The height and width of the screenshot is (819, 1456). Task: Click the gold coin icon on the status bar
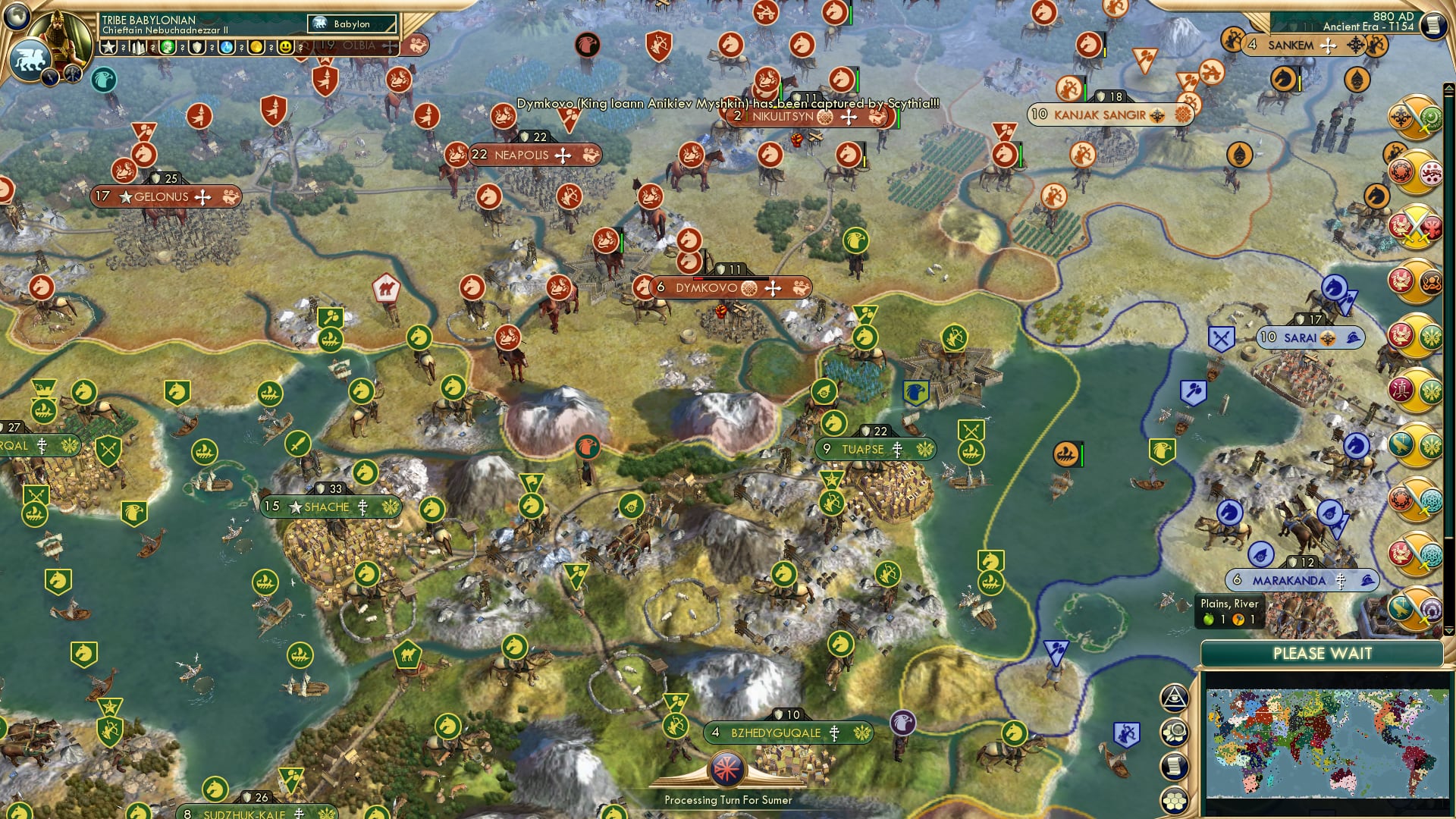pos(256,47)
